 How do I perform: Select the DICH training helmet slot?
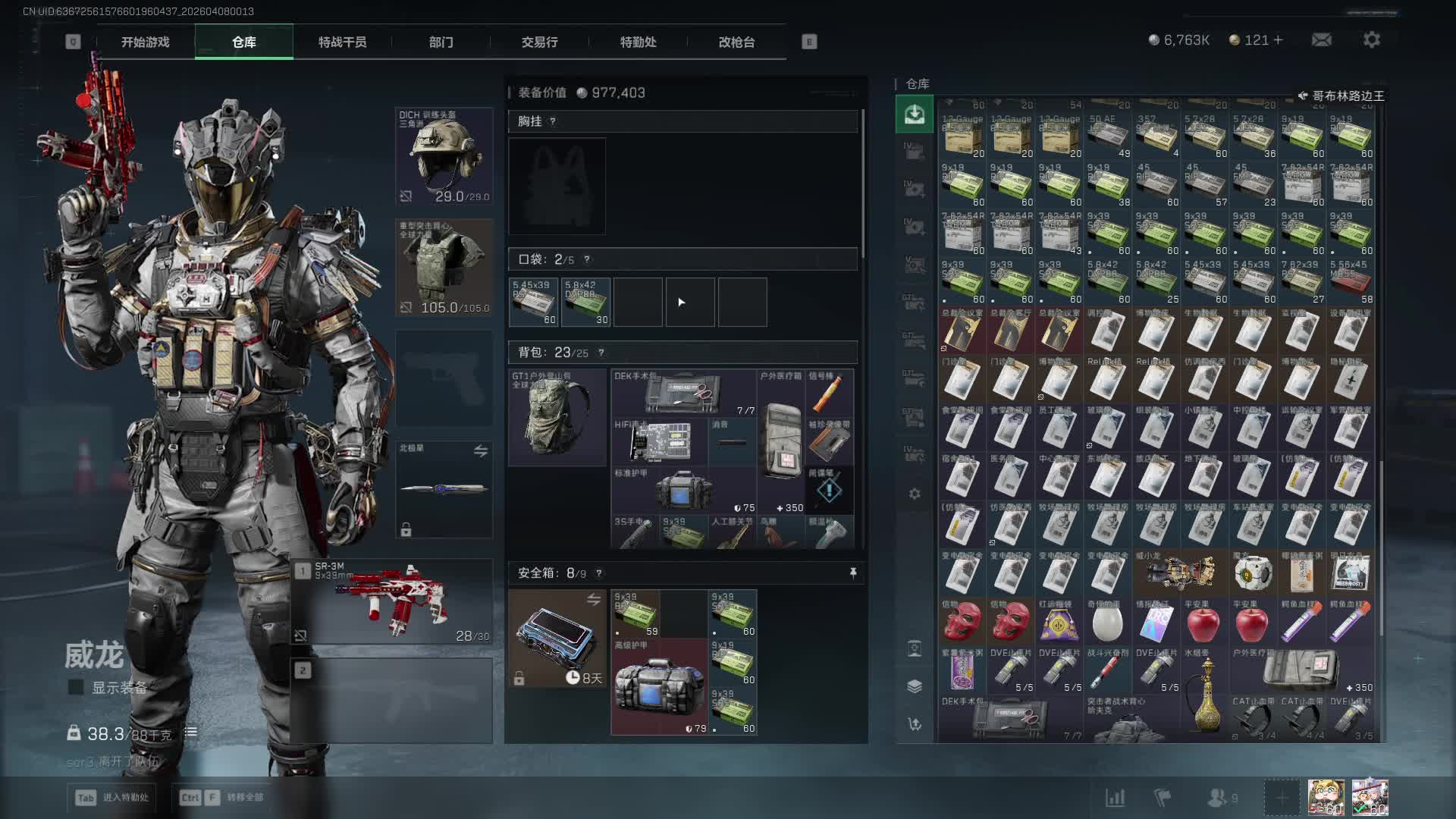click(444, 157)
